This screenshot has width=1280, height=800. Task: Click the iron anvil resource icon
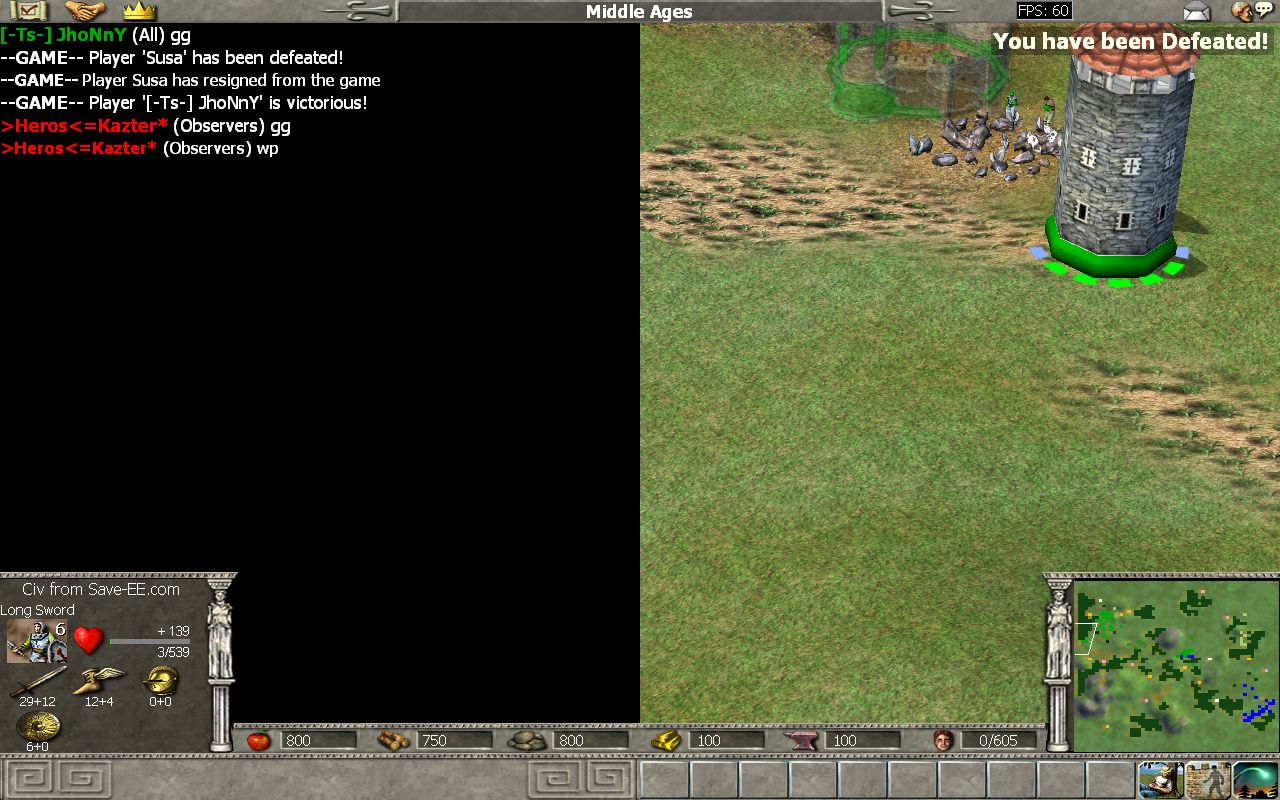[803, 741]
